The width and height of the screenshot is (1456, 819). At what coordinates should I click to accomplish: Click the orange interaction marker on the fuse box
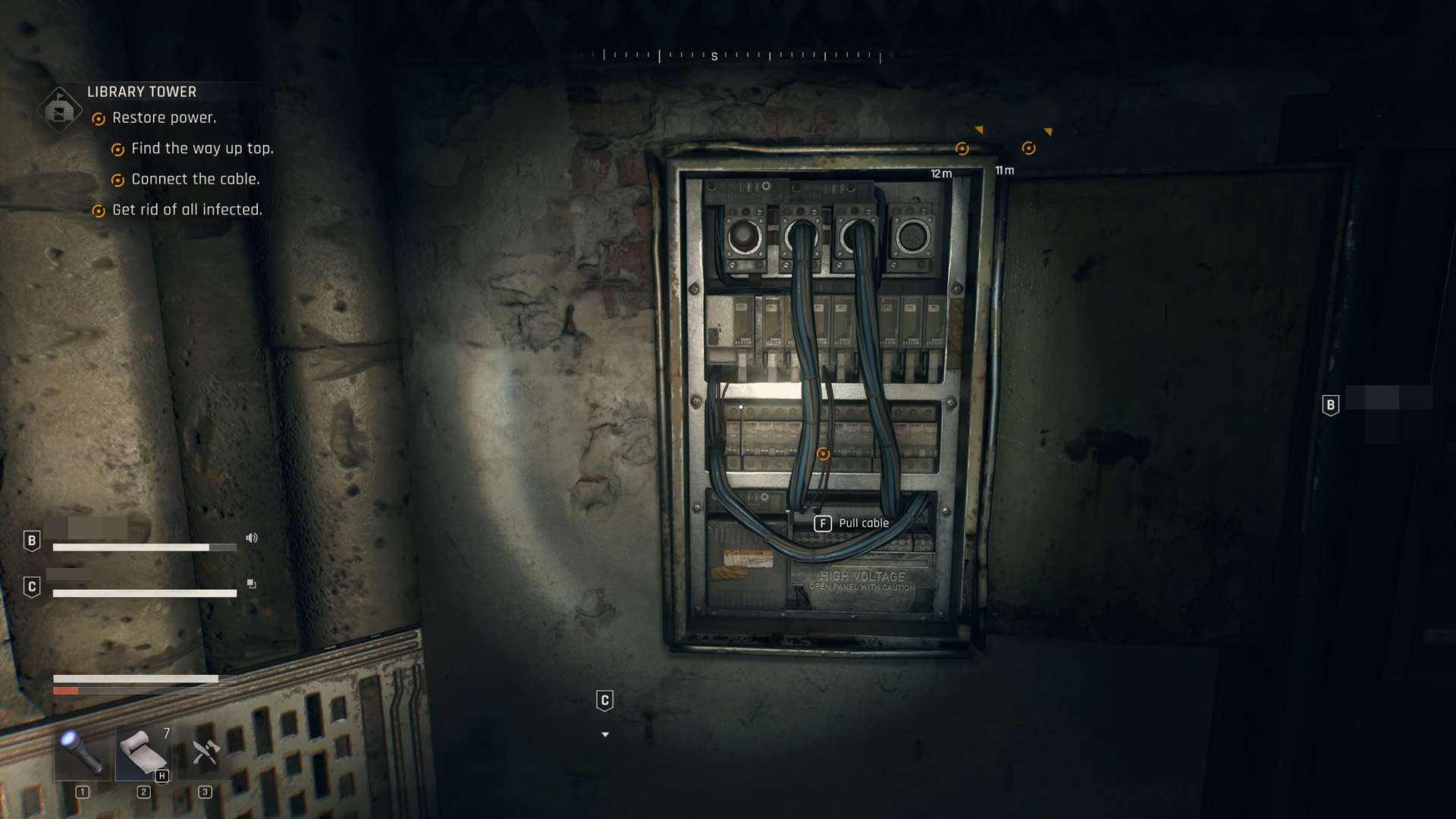click(x=823, y=453)
